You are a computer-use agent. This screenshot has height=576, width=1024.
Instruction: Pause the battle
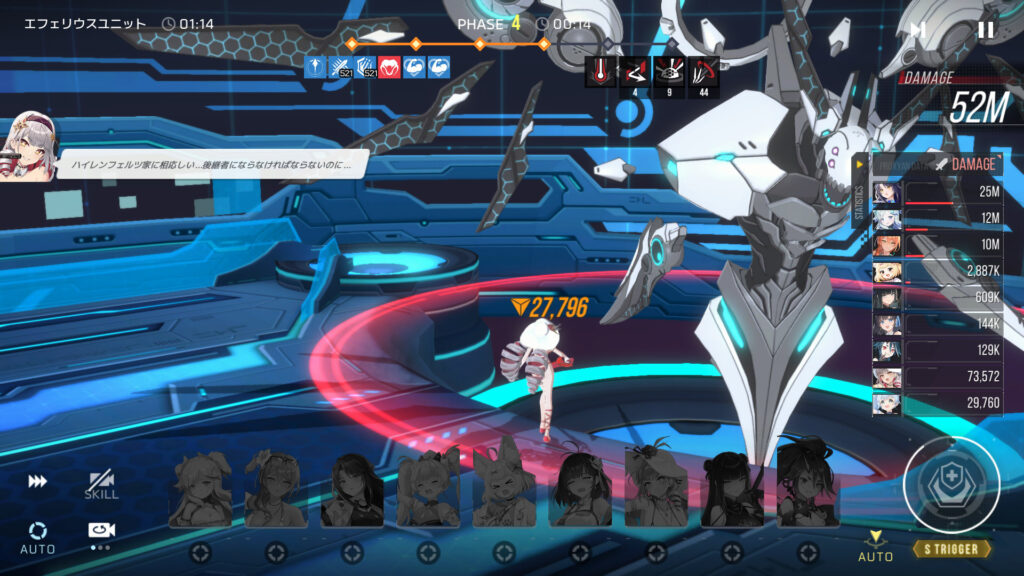click(985, 30)
